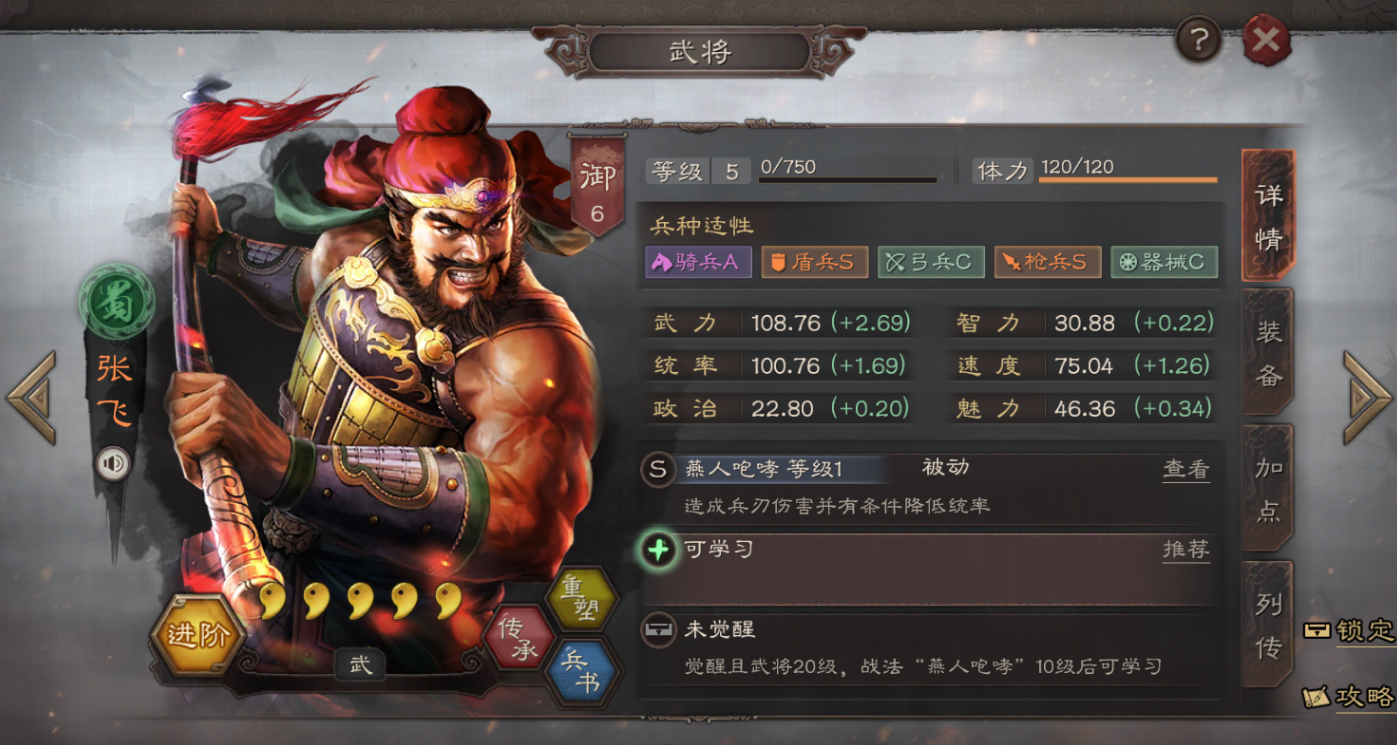This screenshot has width=1397, height=745.
Task: Open the 列传 biography tab
Action: pos(1266,617)
